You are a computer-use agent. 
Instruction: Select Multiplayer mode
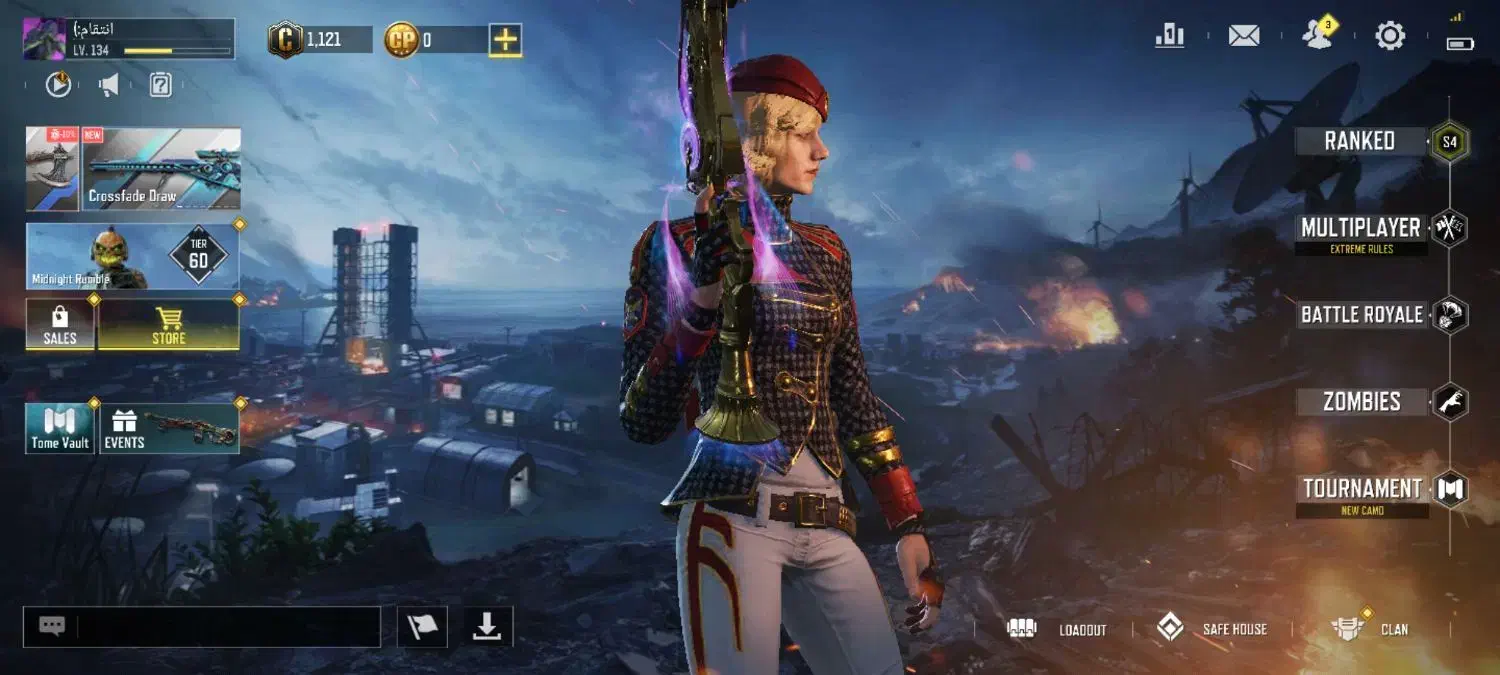click(x=1360, y=229)
